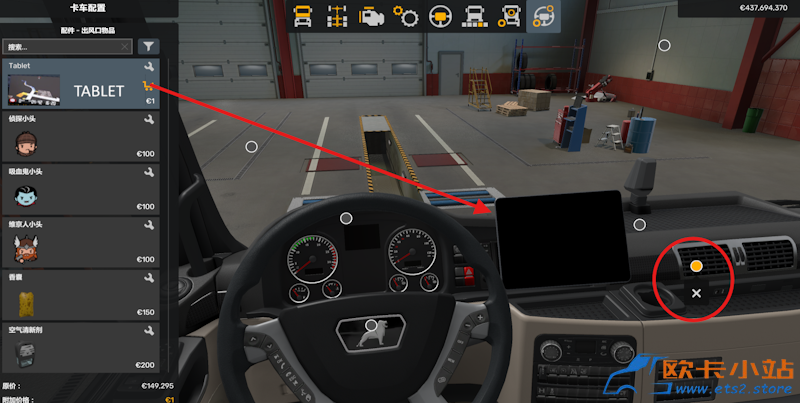Open the engine category icon
The width and height of the screenshot is (800, 403).
(371, 16)
